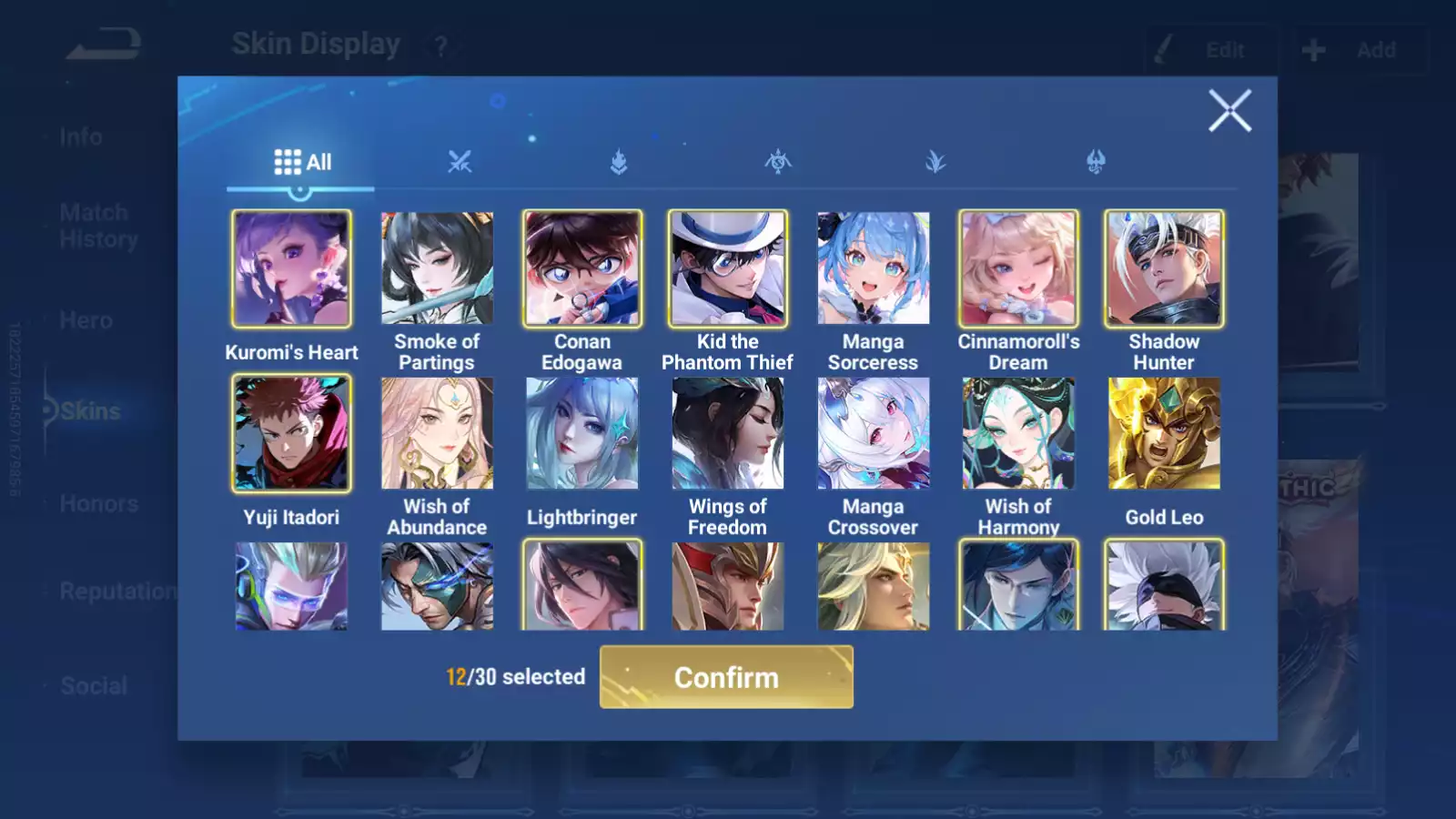Filter skins by crossed swords role tab
This screenshot has height=819, width=1456.
460,162
